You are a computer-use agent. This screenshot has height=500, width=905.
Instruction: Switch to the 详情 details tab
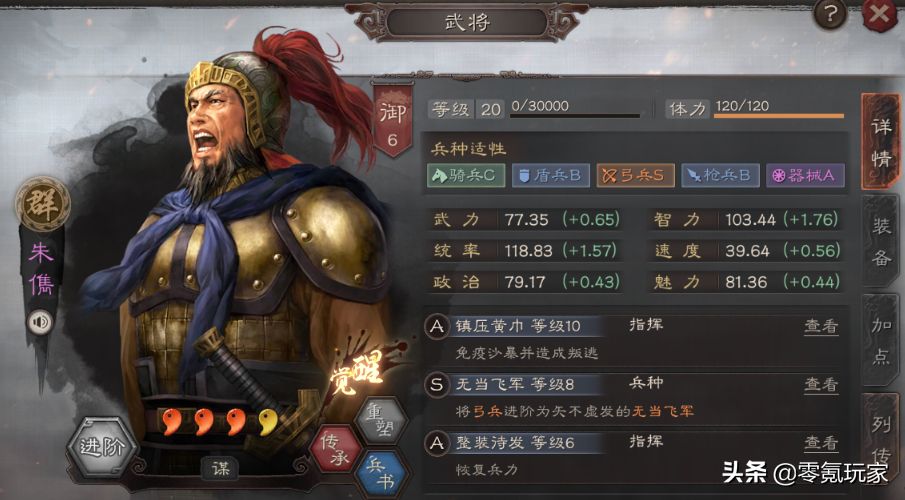click(881, 142)
